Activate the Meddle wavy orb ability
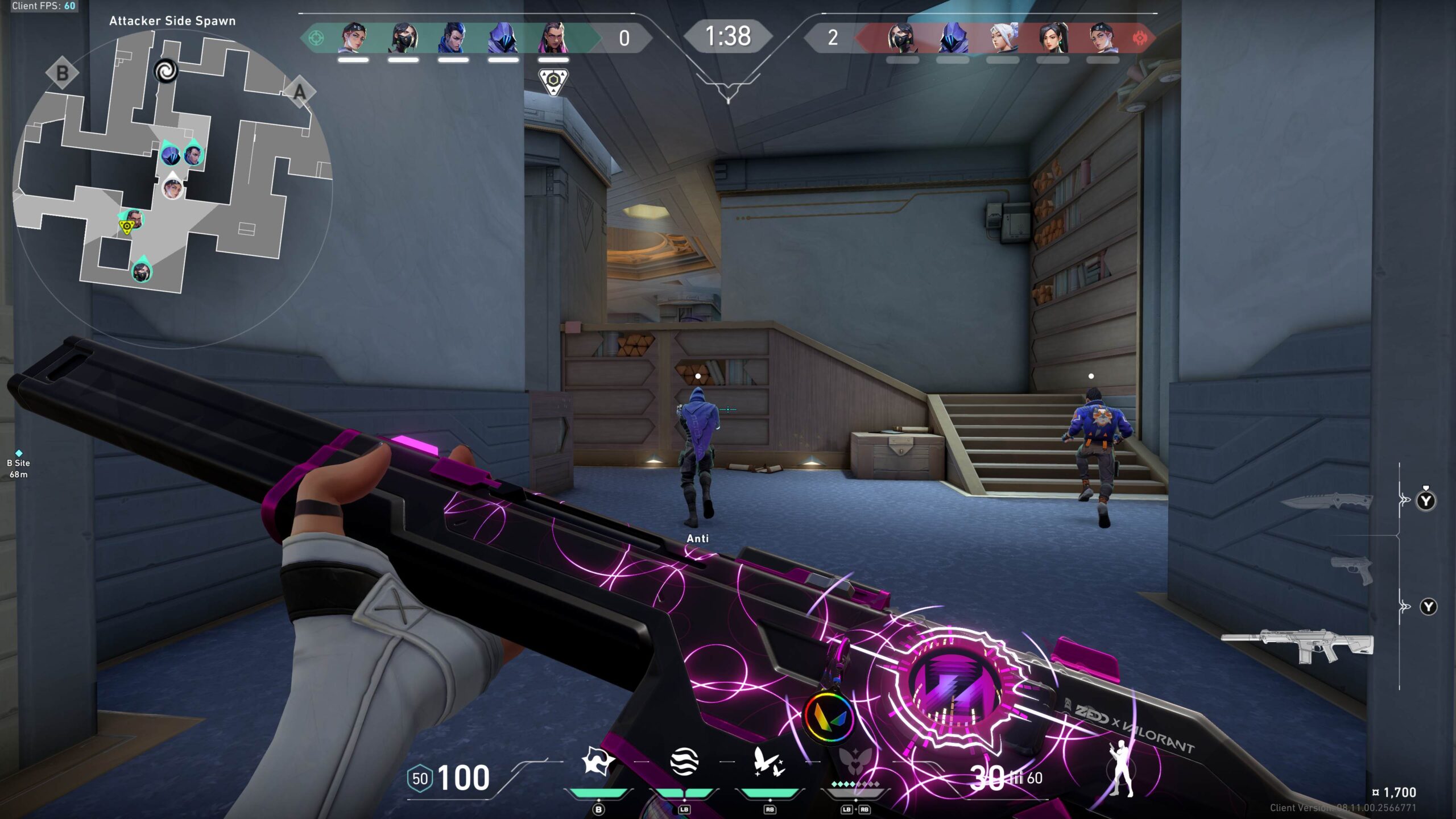This screenshot has height=819, width=1456. point(684,762)
